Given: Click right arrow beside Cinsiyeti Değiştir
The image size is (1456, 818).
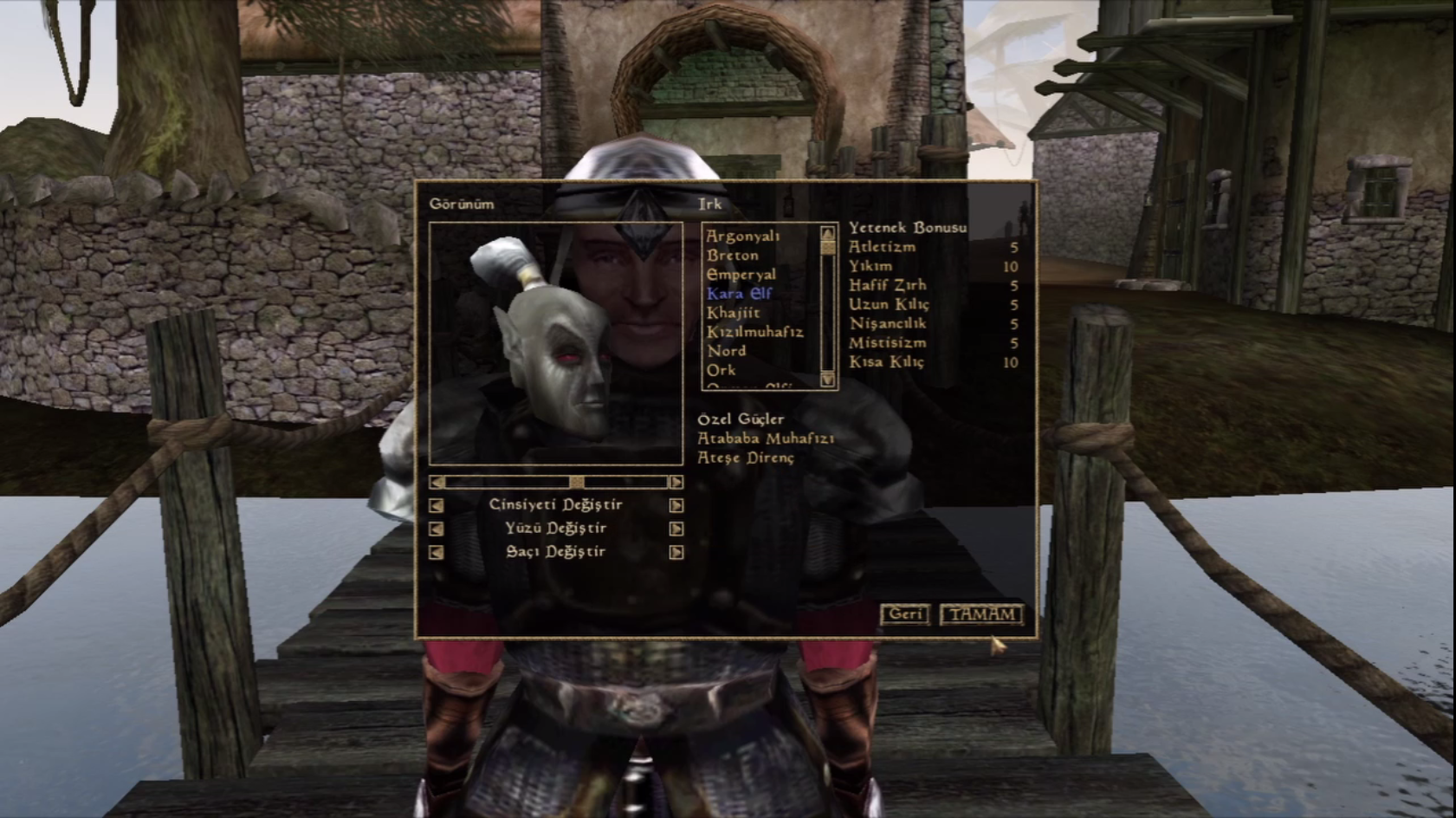Looking at the screenshot, I should (676, 505).
